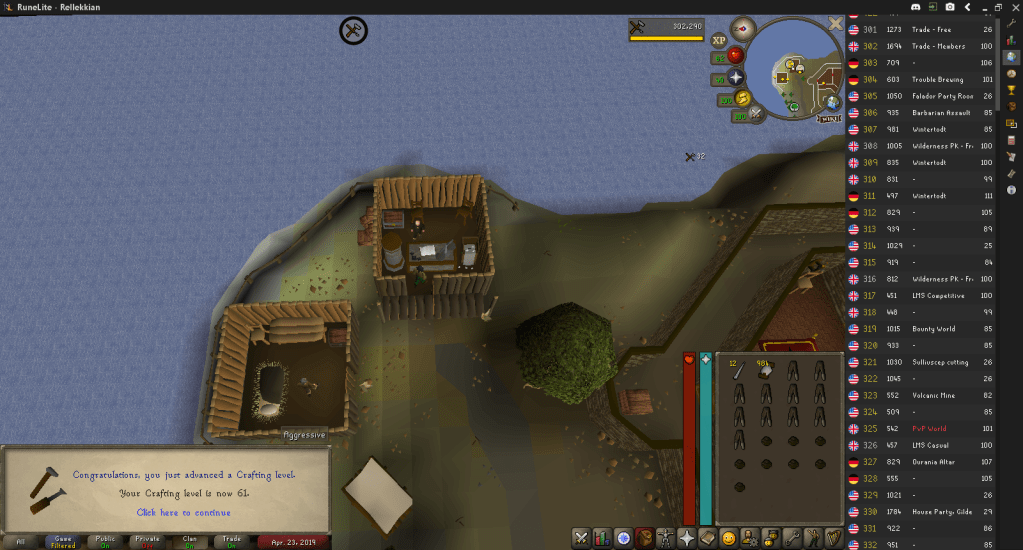Select the thread stack in the inventory
The image size is (1023, 550).
coord(766,370)
